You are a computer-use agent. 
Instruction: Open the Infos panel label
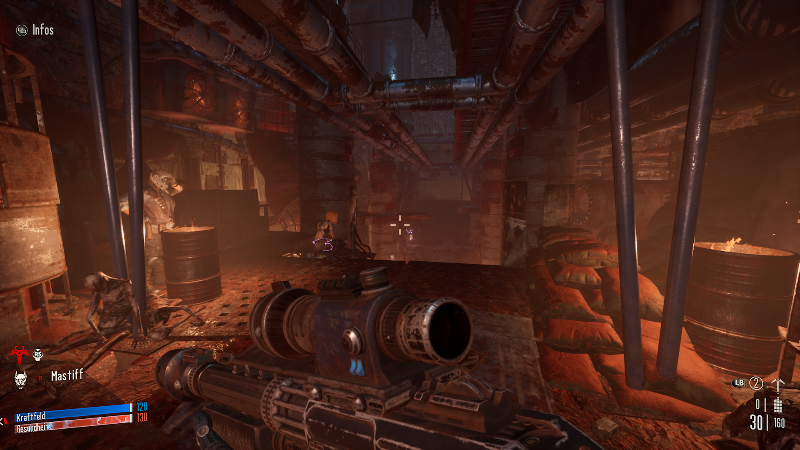click(41, 30)
